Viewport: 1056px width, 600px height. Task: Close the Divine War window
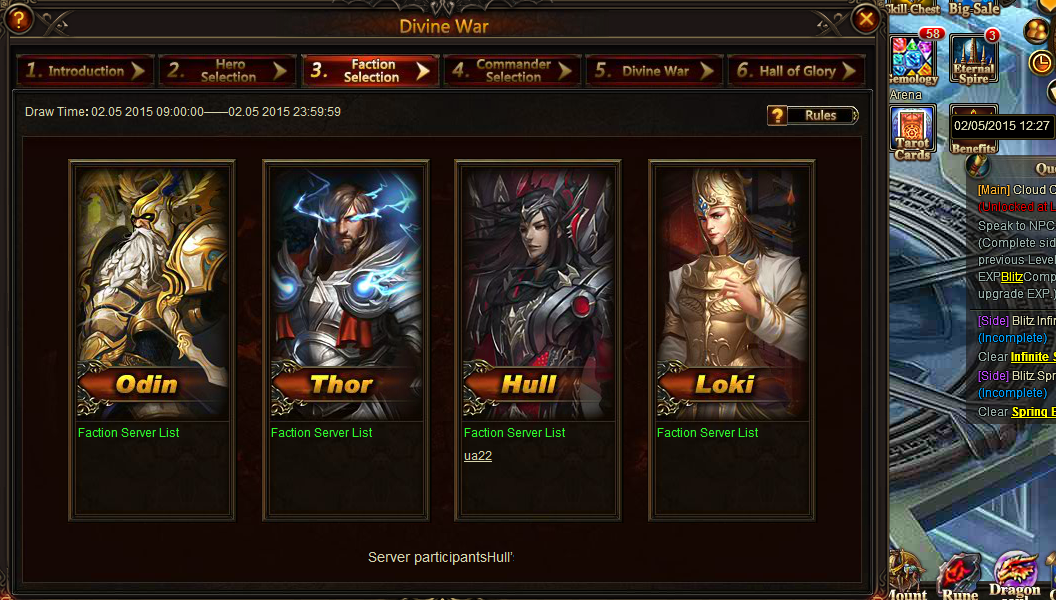(x=866, y=18)
